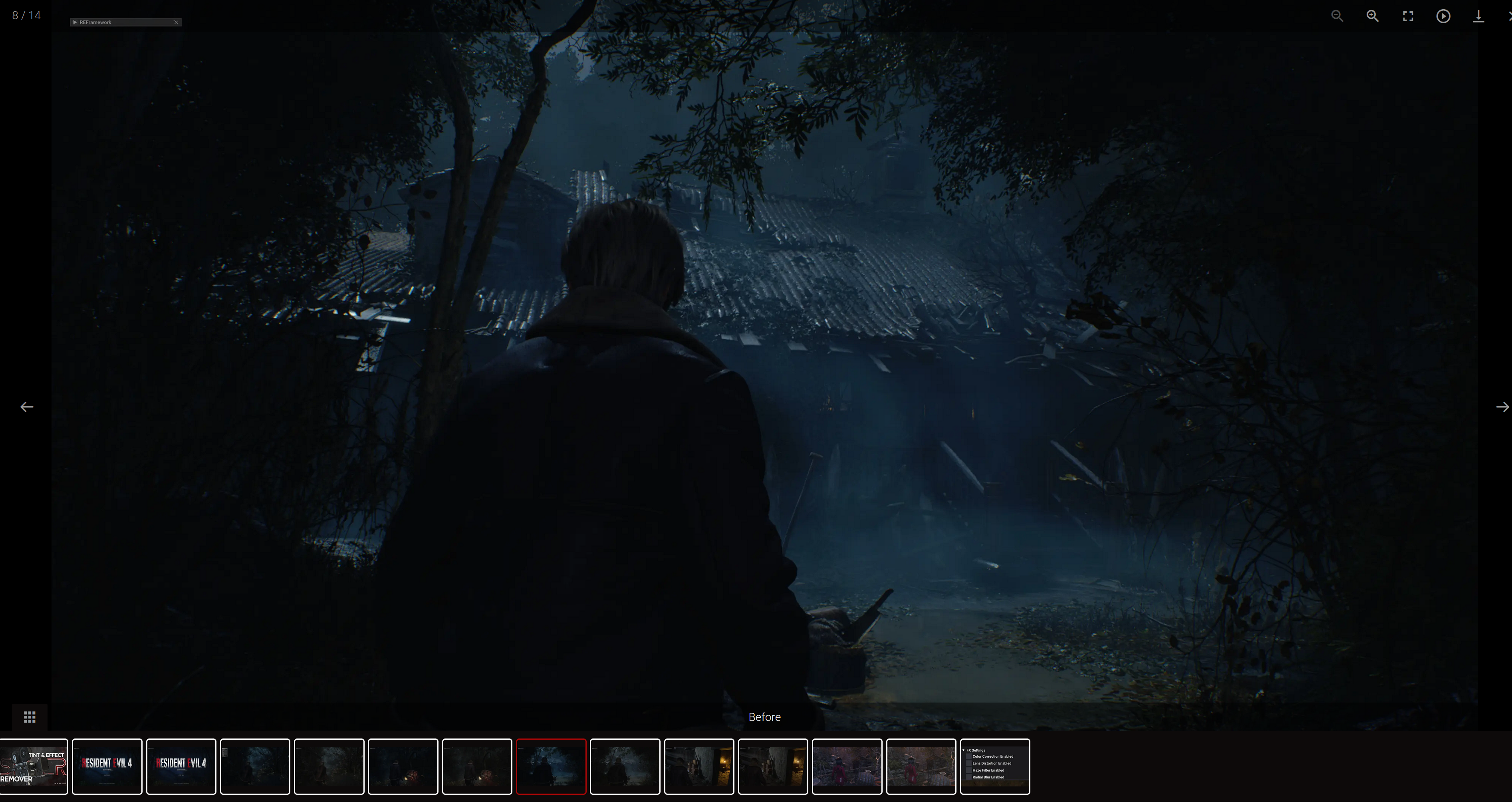This screenshot has width=1512, height=802.
Task: Select the REFramework tag label
Action: [x=95, y=22]
